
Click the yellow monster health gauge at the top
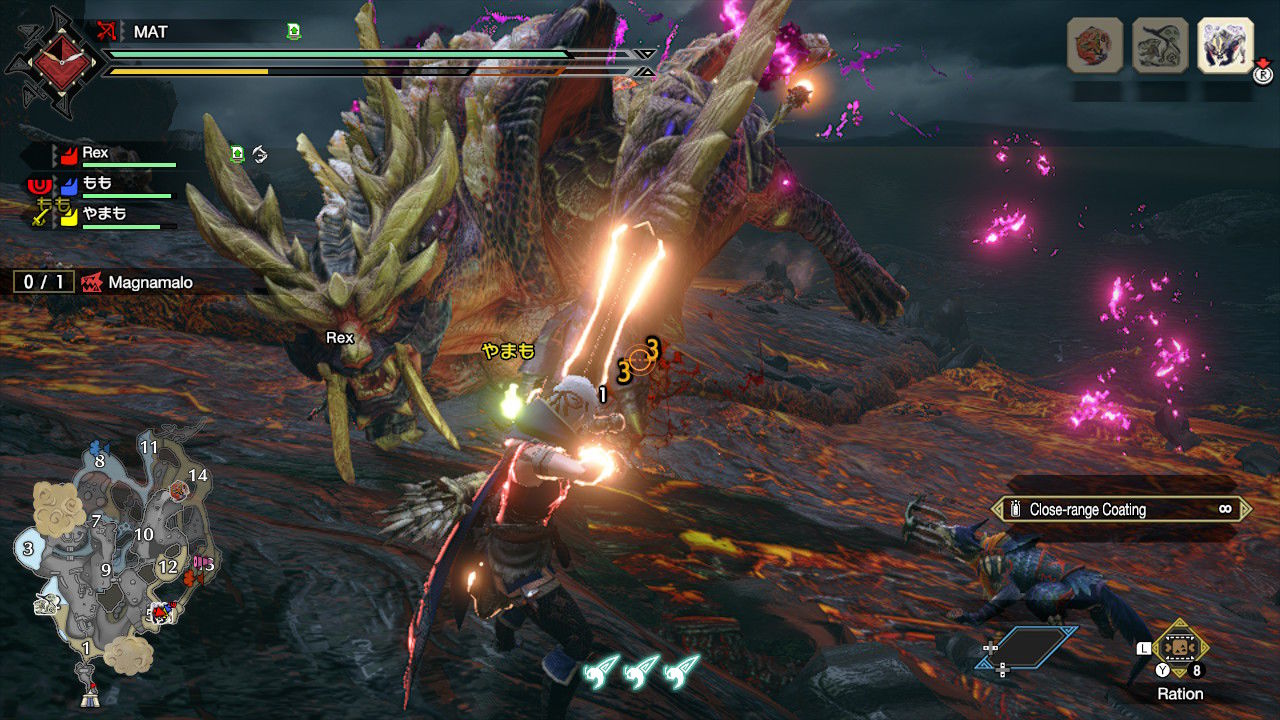click(190, 72)
